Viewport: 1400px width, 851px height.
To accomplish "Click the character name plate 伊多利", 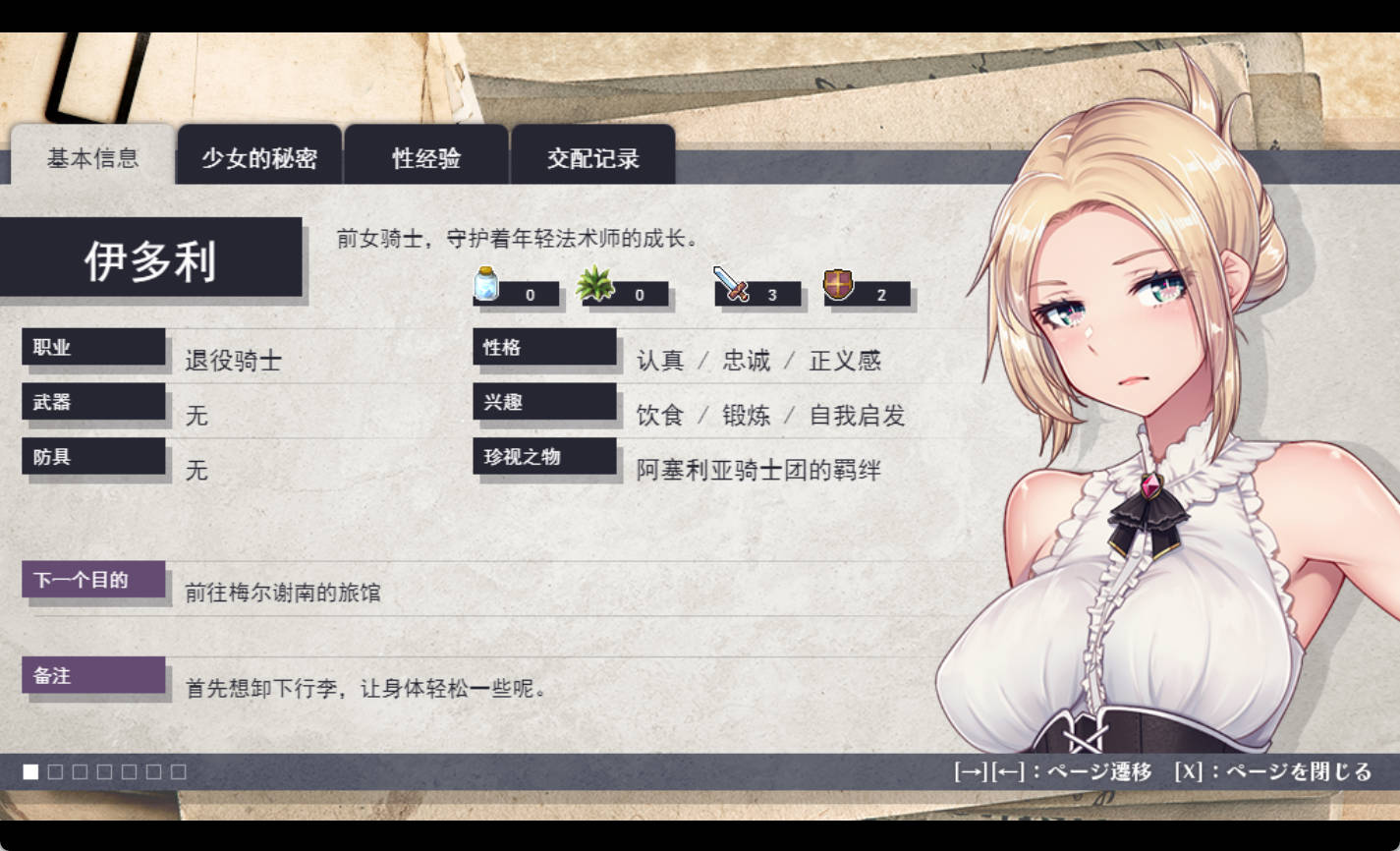I will tap(154, 259).
